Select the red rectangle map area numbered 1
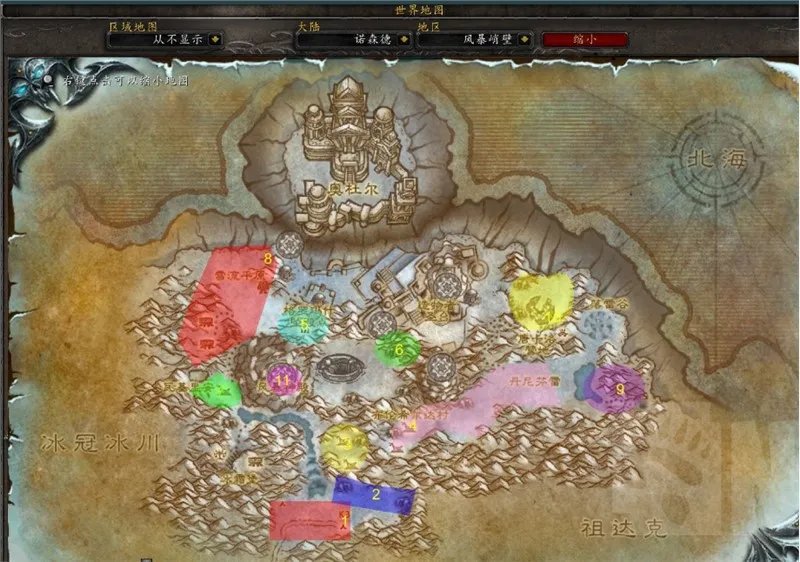The width and height of the screenshot is (800, 562). tap(310, 520)
